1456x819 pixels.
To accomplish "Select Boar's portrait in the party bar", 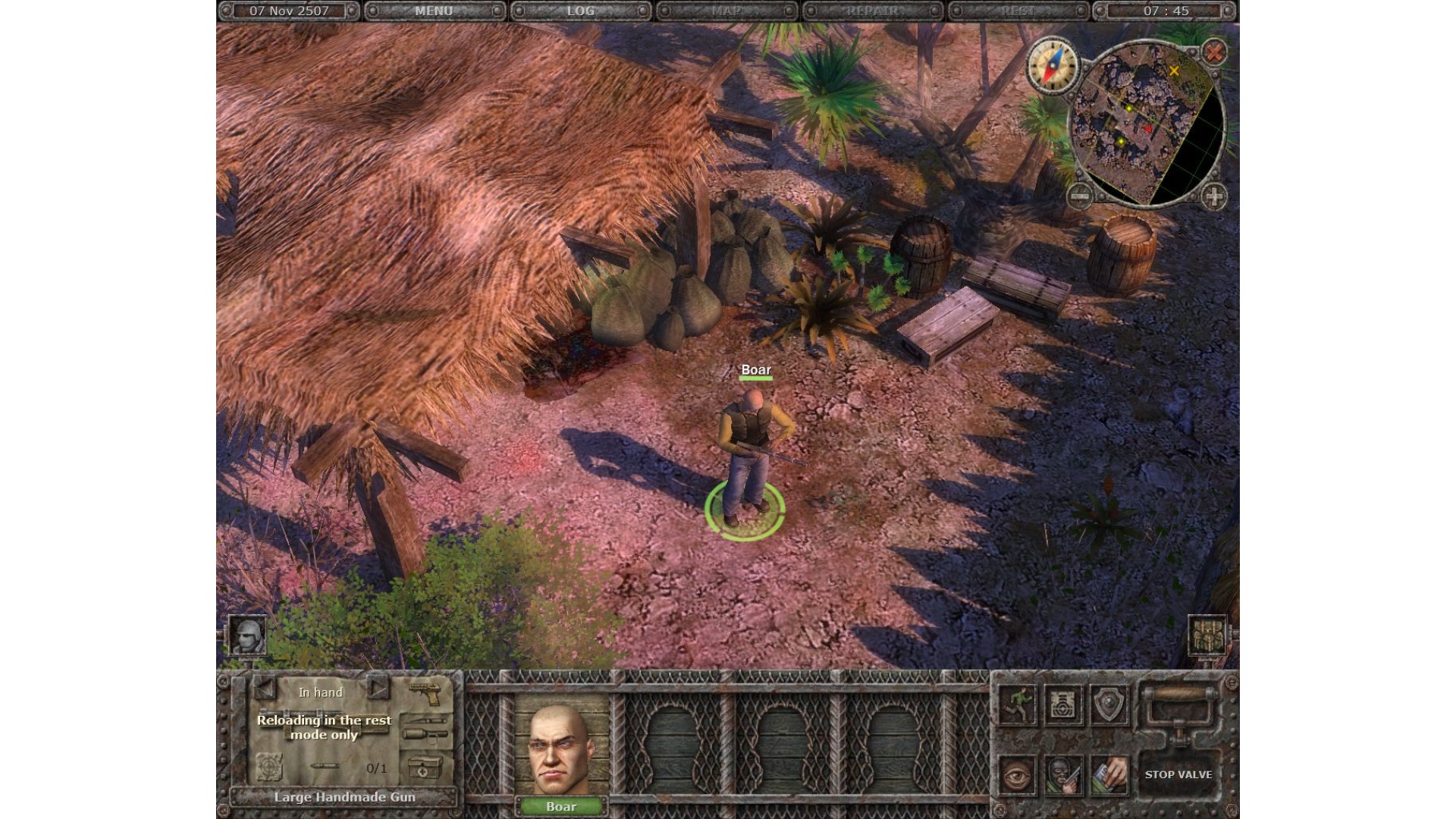I will 561,752.
